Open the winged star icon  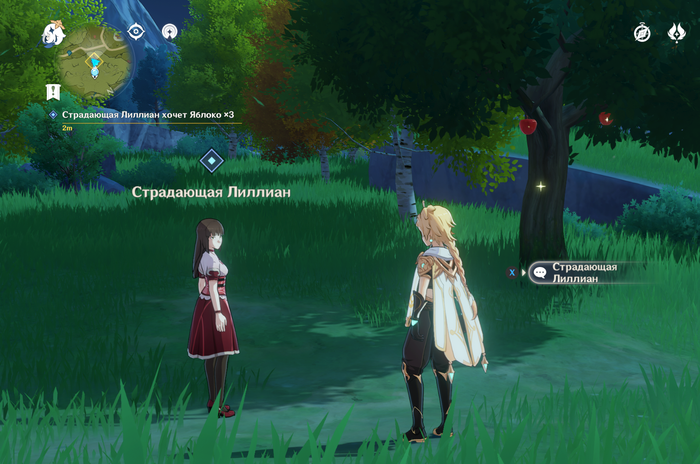(676, 33)
